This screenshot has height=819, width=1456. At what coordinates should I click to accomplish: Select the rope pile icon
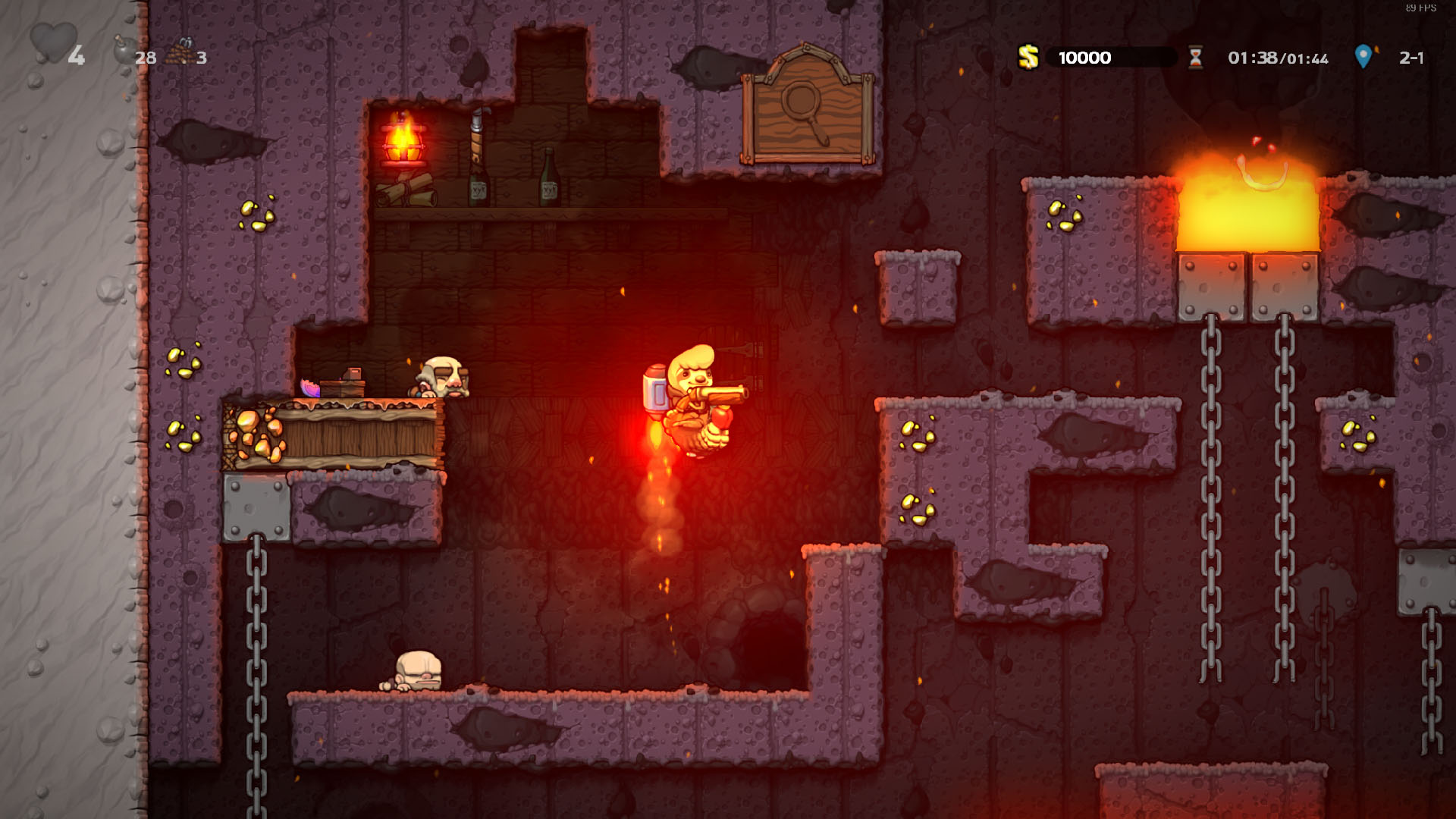[179, 53]
